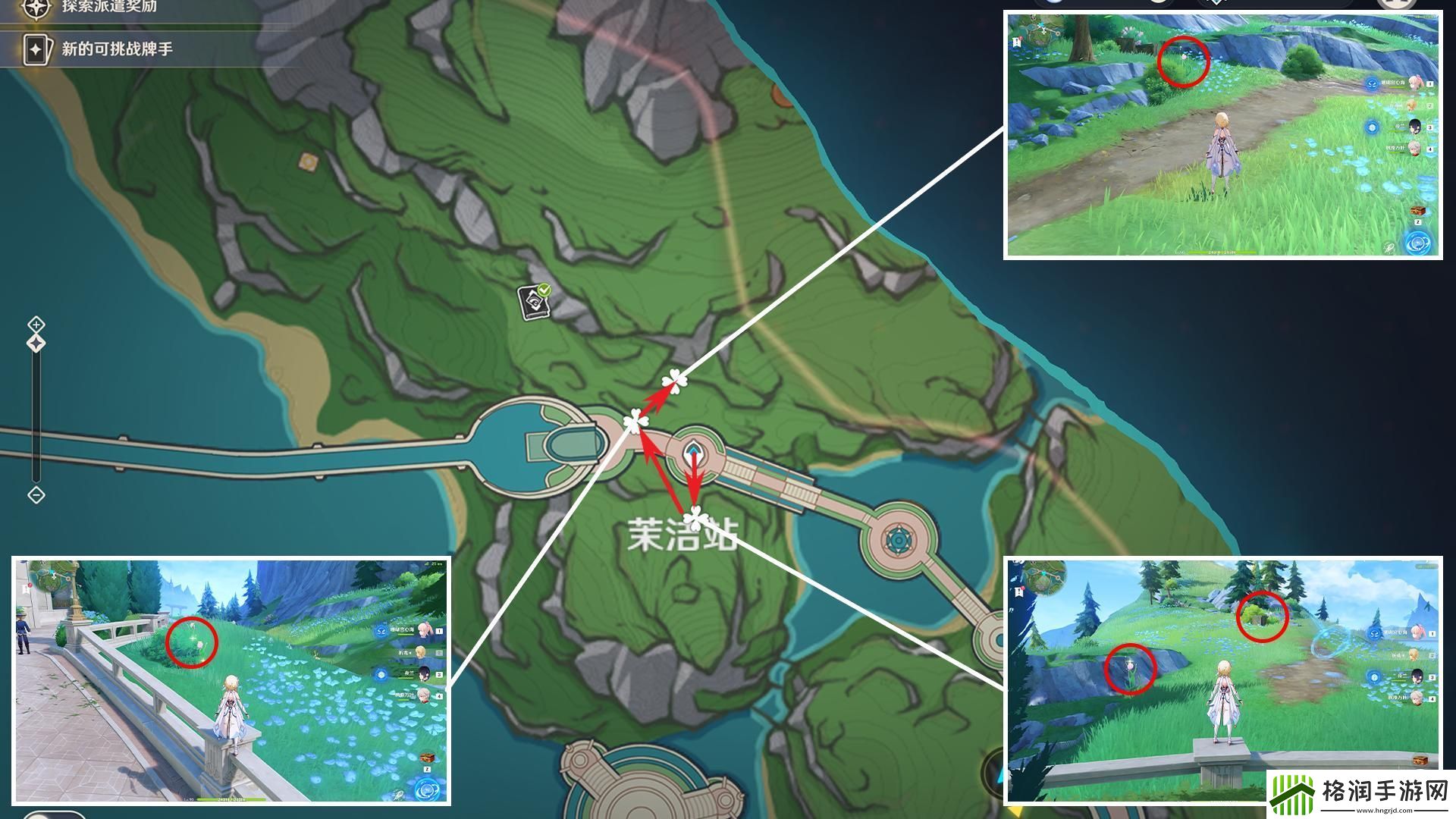Viewport: 1456px width, 819px height.
Task: Switch to party slot 3 character in bottom-right screenshot
Action: [1417, 676]
